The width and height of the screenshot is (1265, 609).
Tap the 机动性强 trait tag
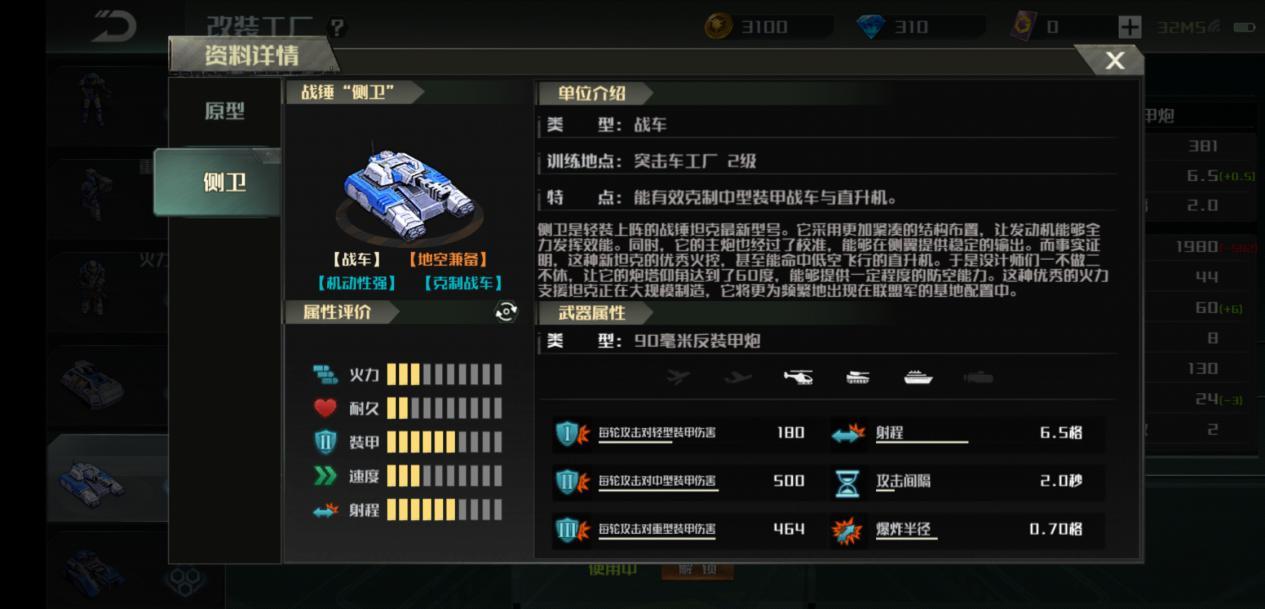(356, 283)
